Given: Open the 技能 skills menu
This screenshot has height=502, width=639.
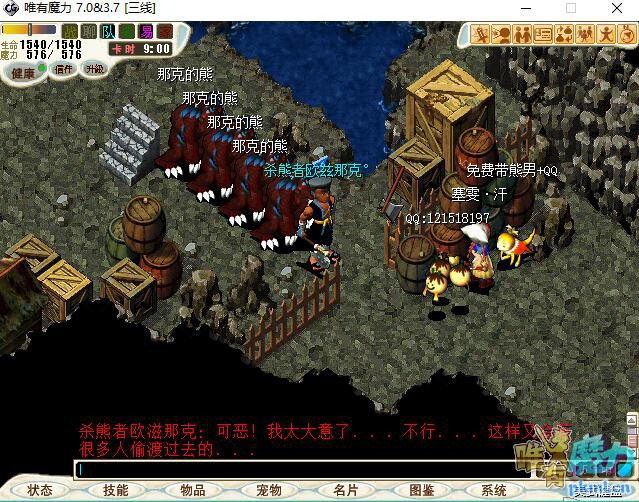Looking at the screenshot, I should tap(116, 490).
